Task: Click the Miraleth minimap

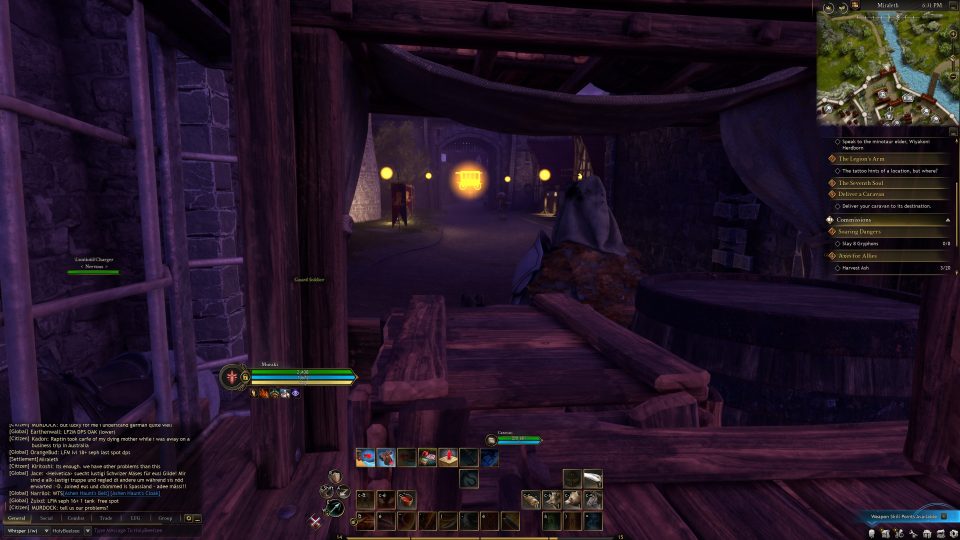Action: [884, 66]
